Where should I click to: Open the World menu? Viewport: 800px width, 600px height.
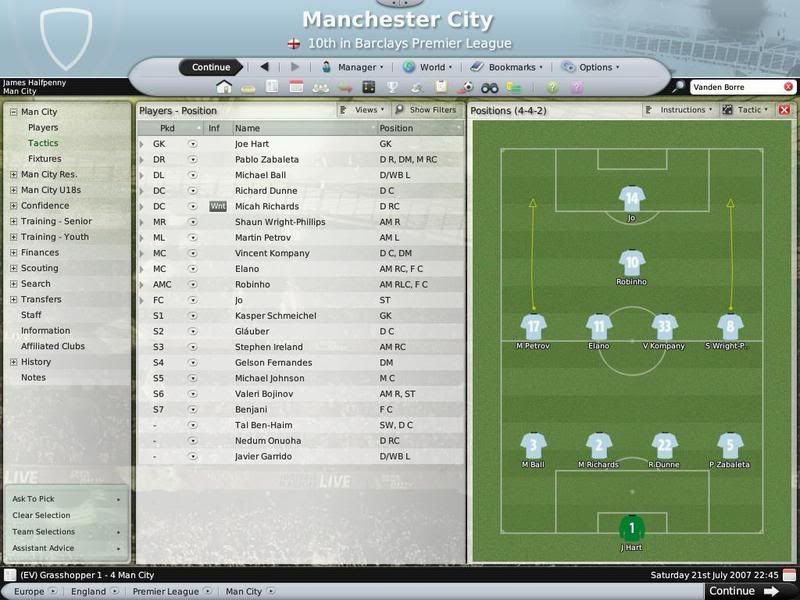pos(429,67)
